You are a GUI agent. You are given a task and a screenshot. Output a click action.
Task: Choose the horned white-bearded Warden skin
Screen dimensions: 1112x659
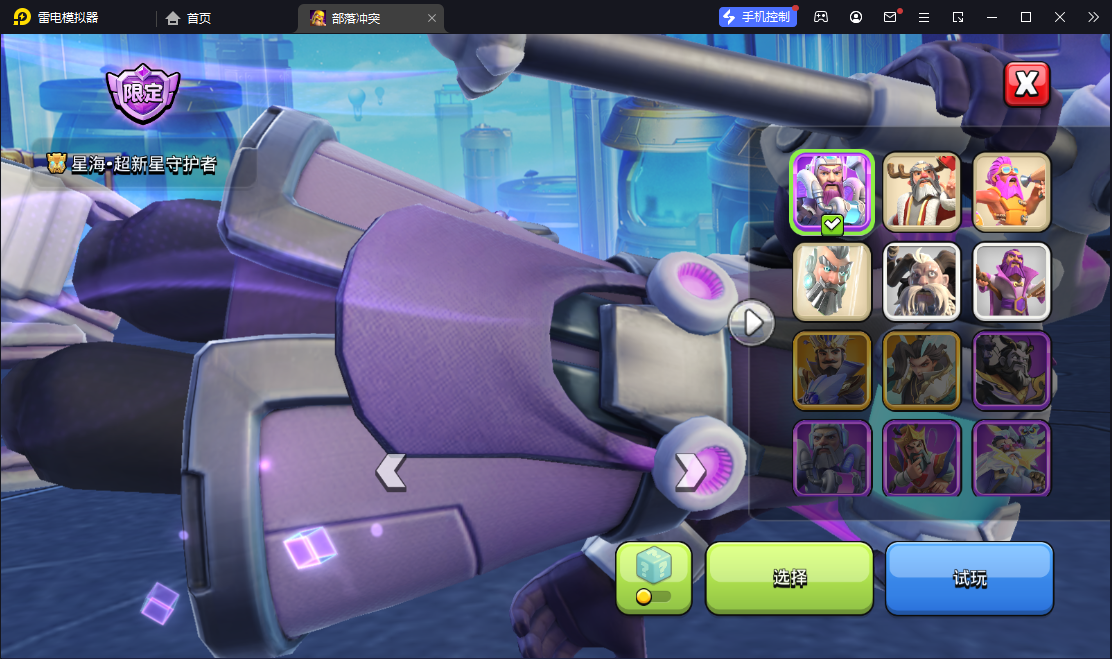922,281
